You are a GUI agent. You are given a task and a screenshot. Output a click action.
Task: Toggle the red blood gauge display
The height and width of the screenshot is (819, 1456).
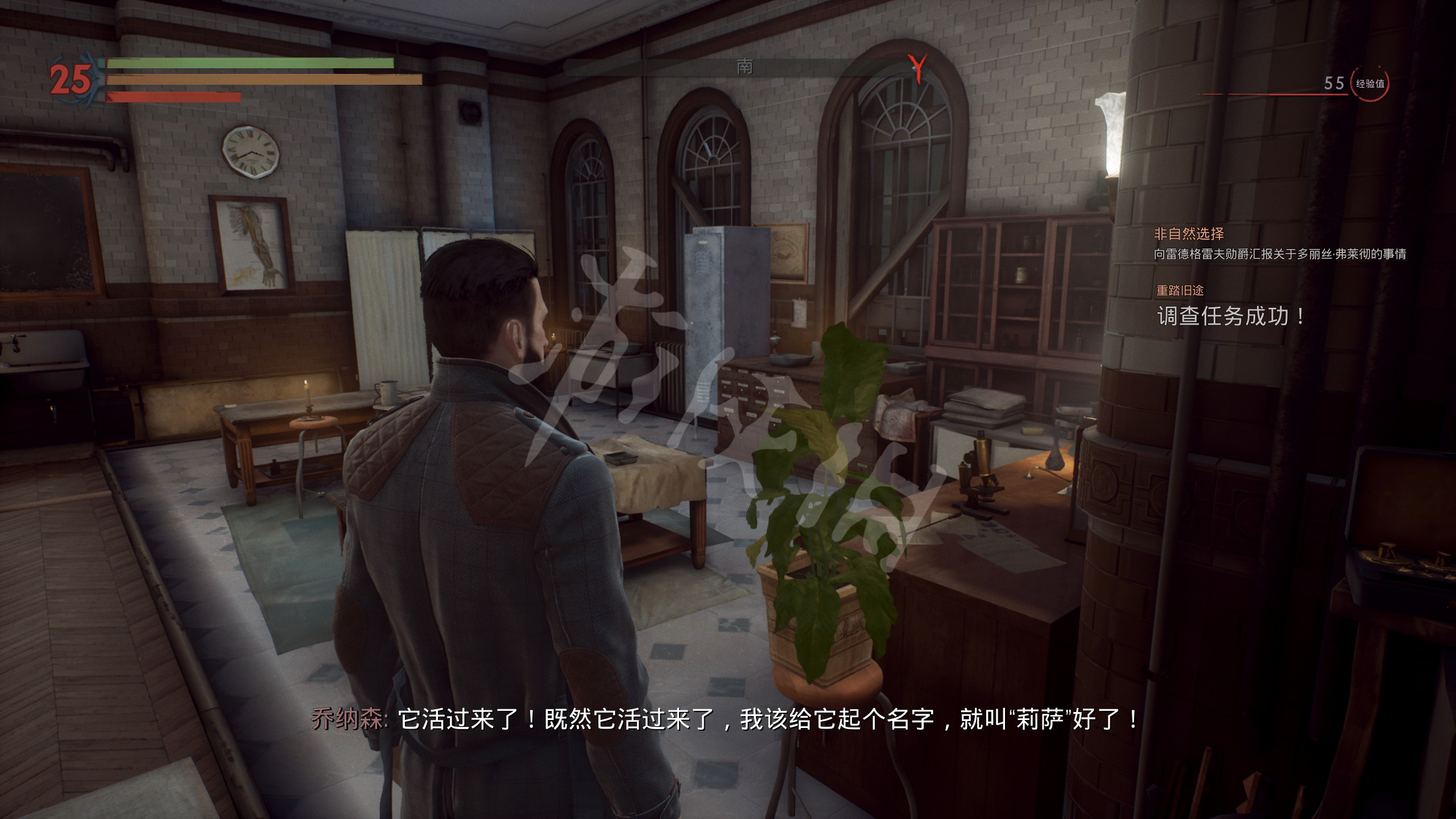pyautogui.click(x=173, y=97)
